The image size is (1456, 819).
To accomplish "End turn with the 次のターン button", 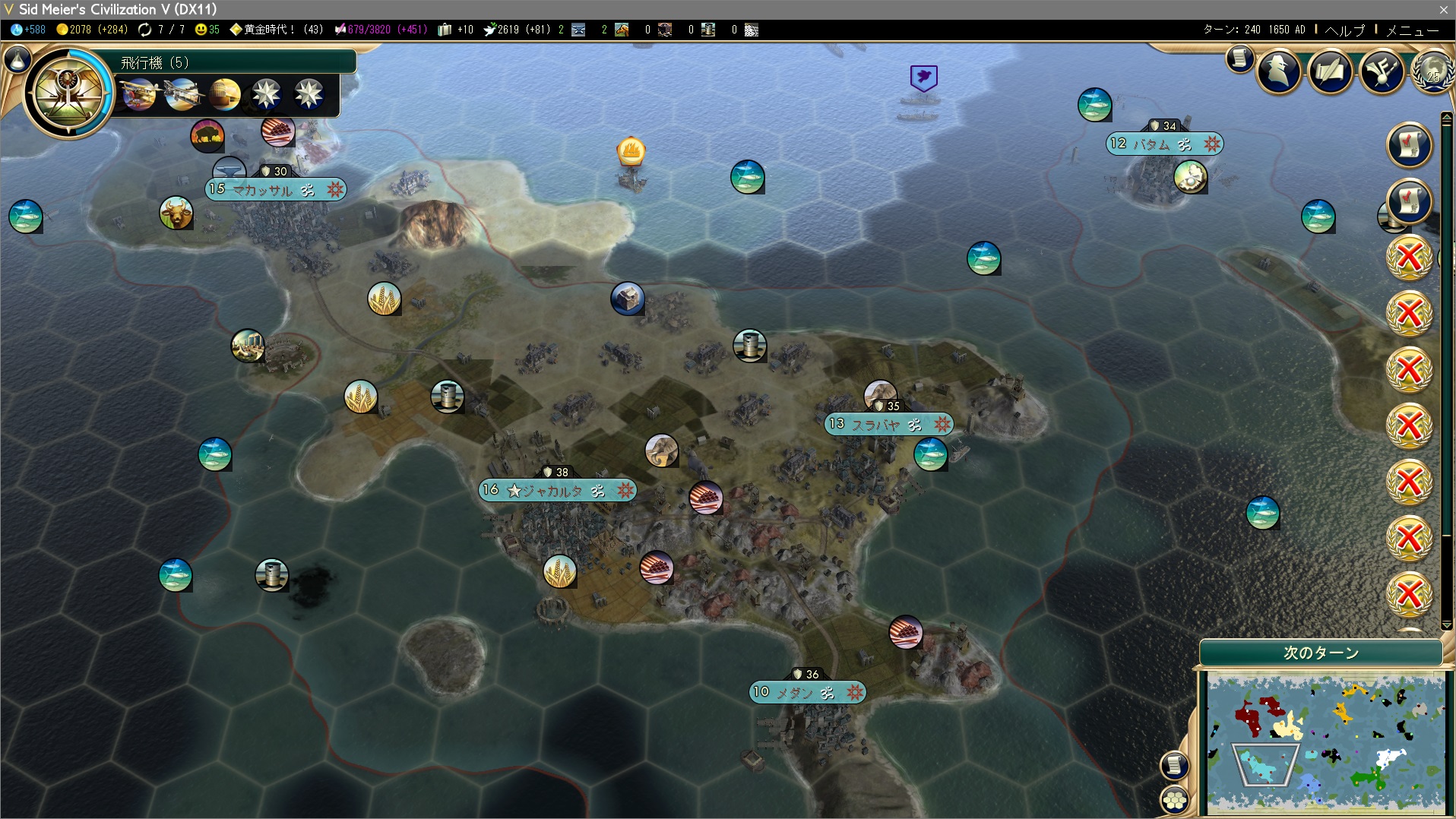I will coord(1321,653).
